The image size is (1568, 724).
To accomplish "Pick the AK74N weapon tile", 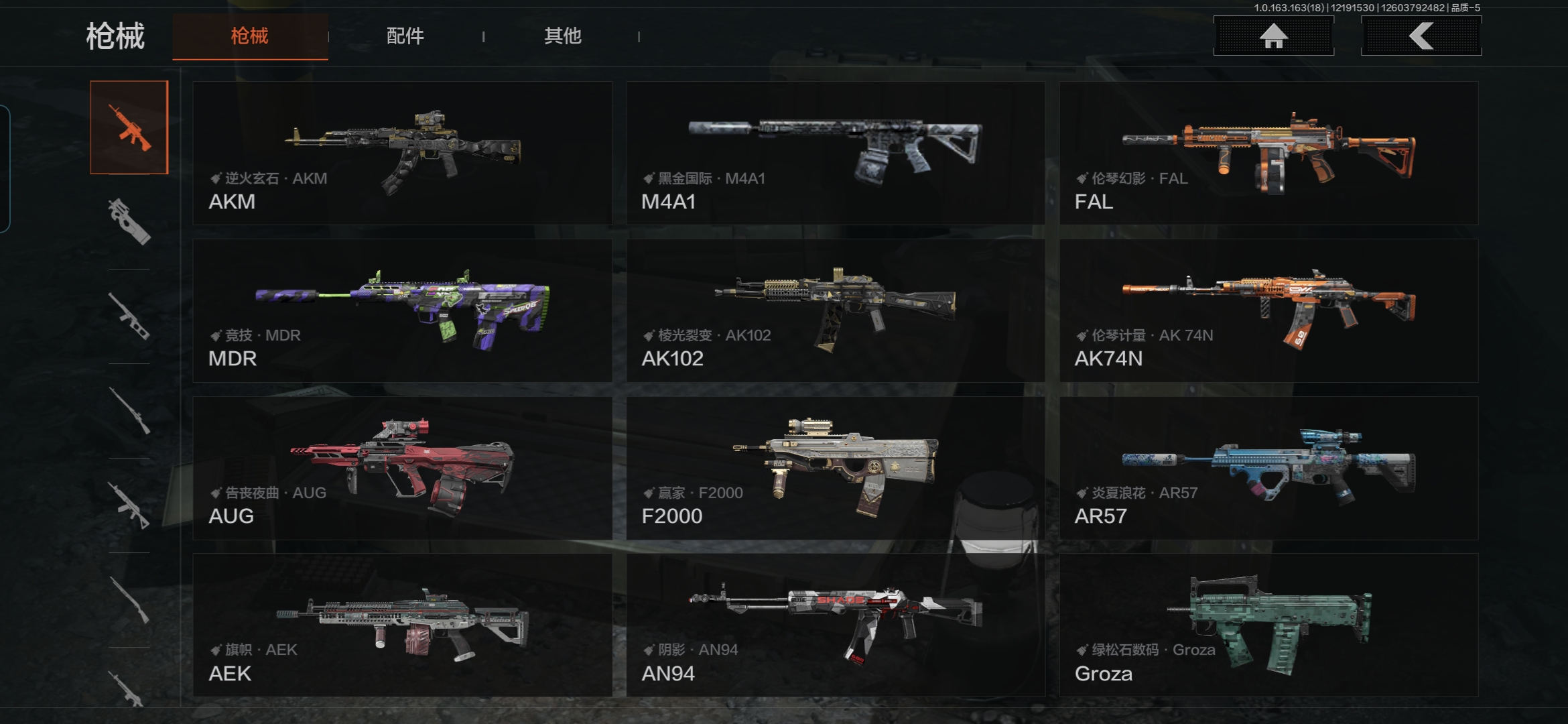I will [x=1268, y=311].
